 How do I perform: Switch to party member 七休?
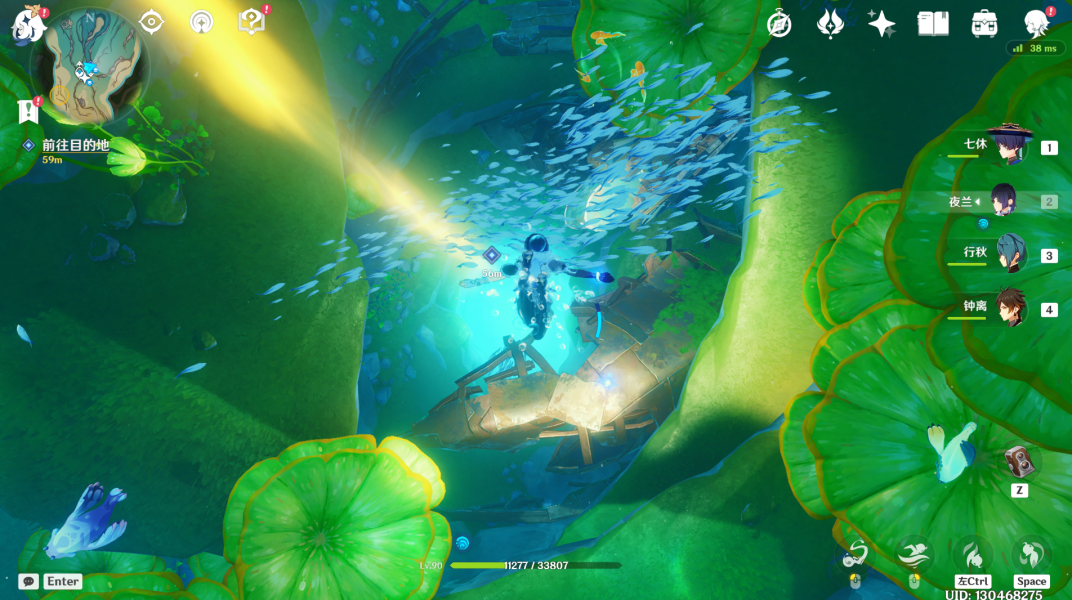[1008, 147]
